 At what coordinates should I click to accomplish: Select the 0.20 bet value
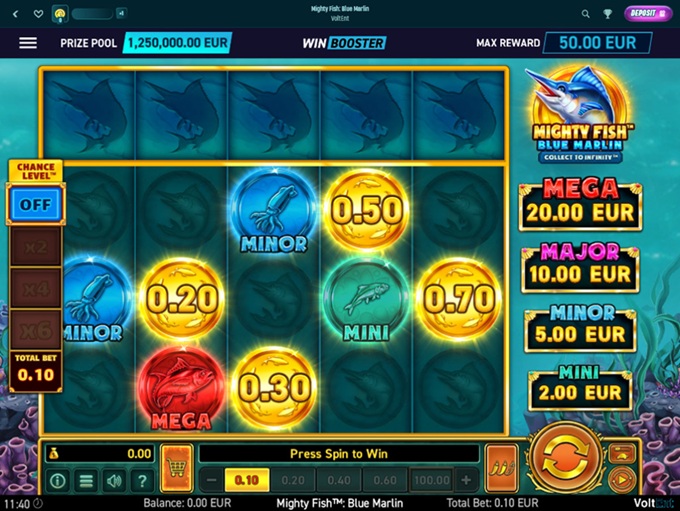coord(292,481)
